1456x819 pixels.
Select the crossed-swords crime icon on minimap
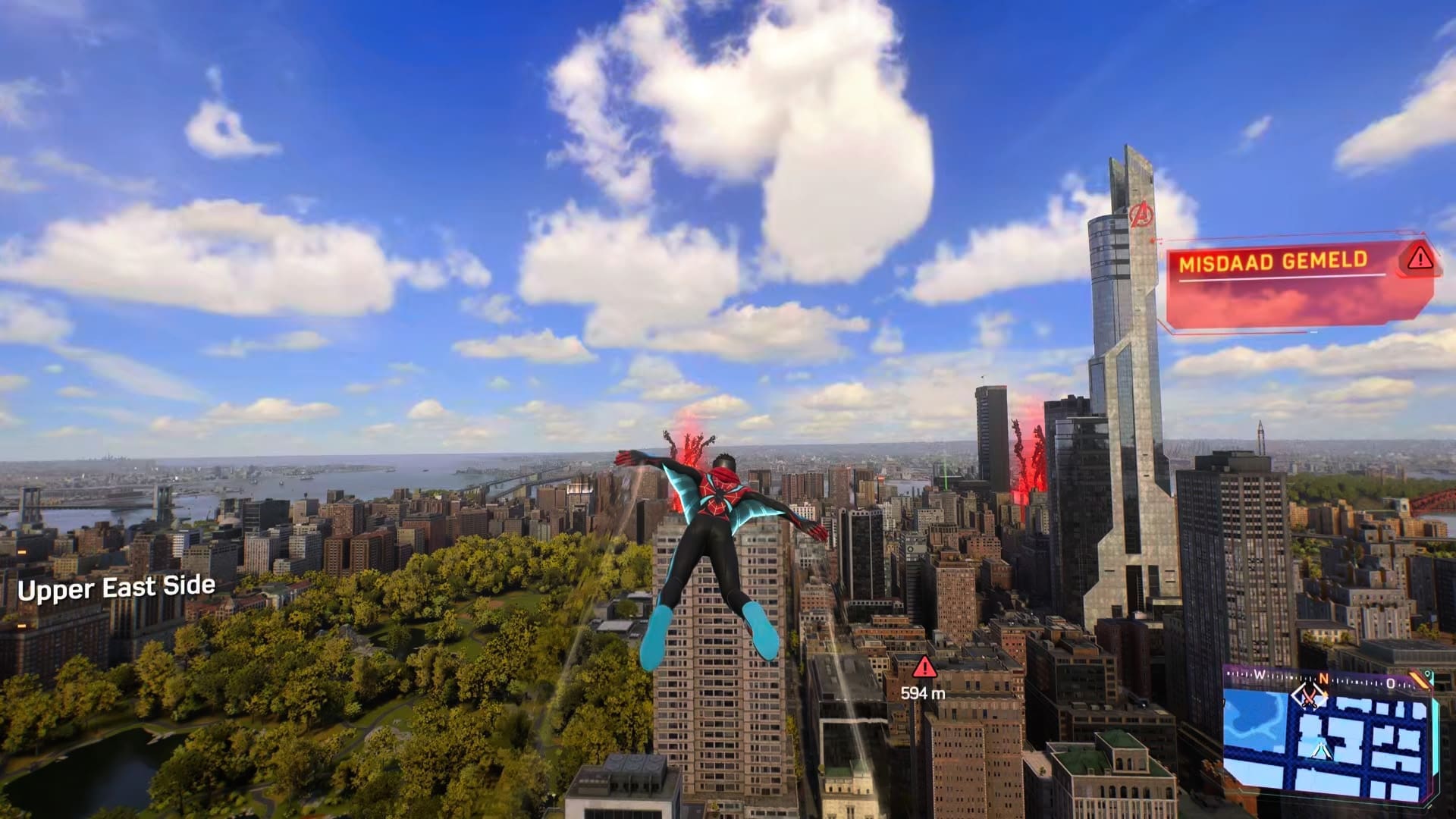tap(1308, 697)
